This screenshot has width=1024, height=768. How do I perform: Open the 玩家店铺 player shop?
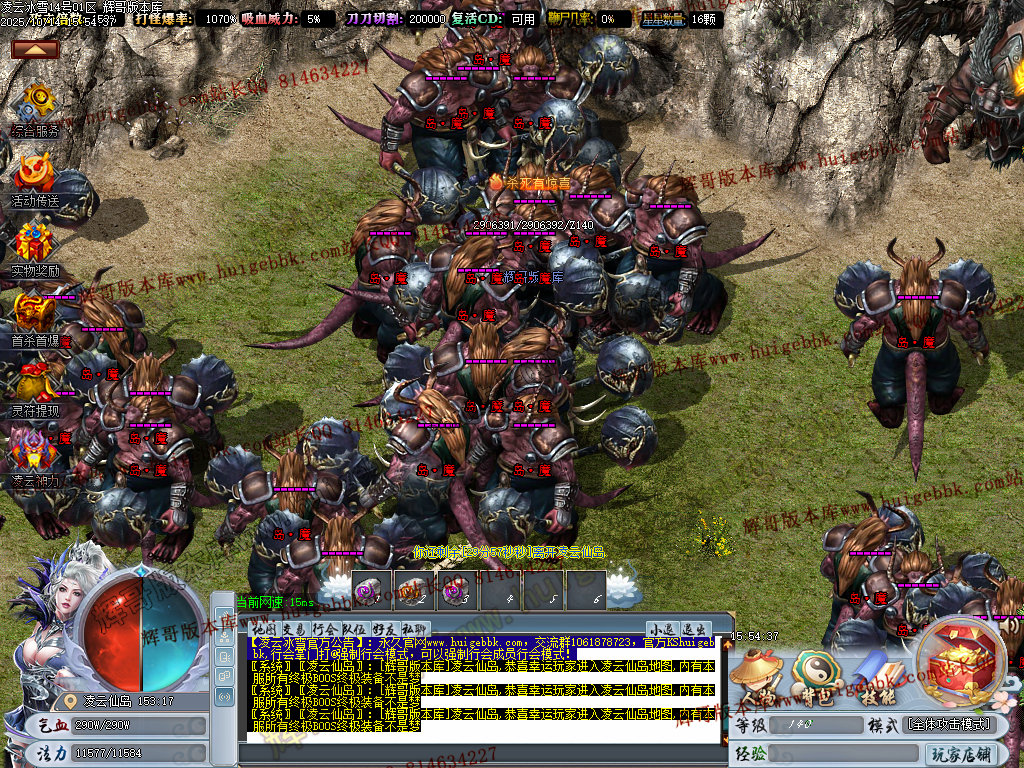[x=962, y=753]
